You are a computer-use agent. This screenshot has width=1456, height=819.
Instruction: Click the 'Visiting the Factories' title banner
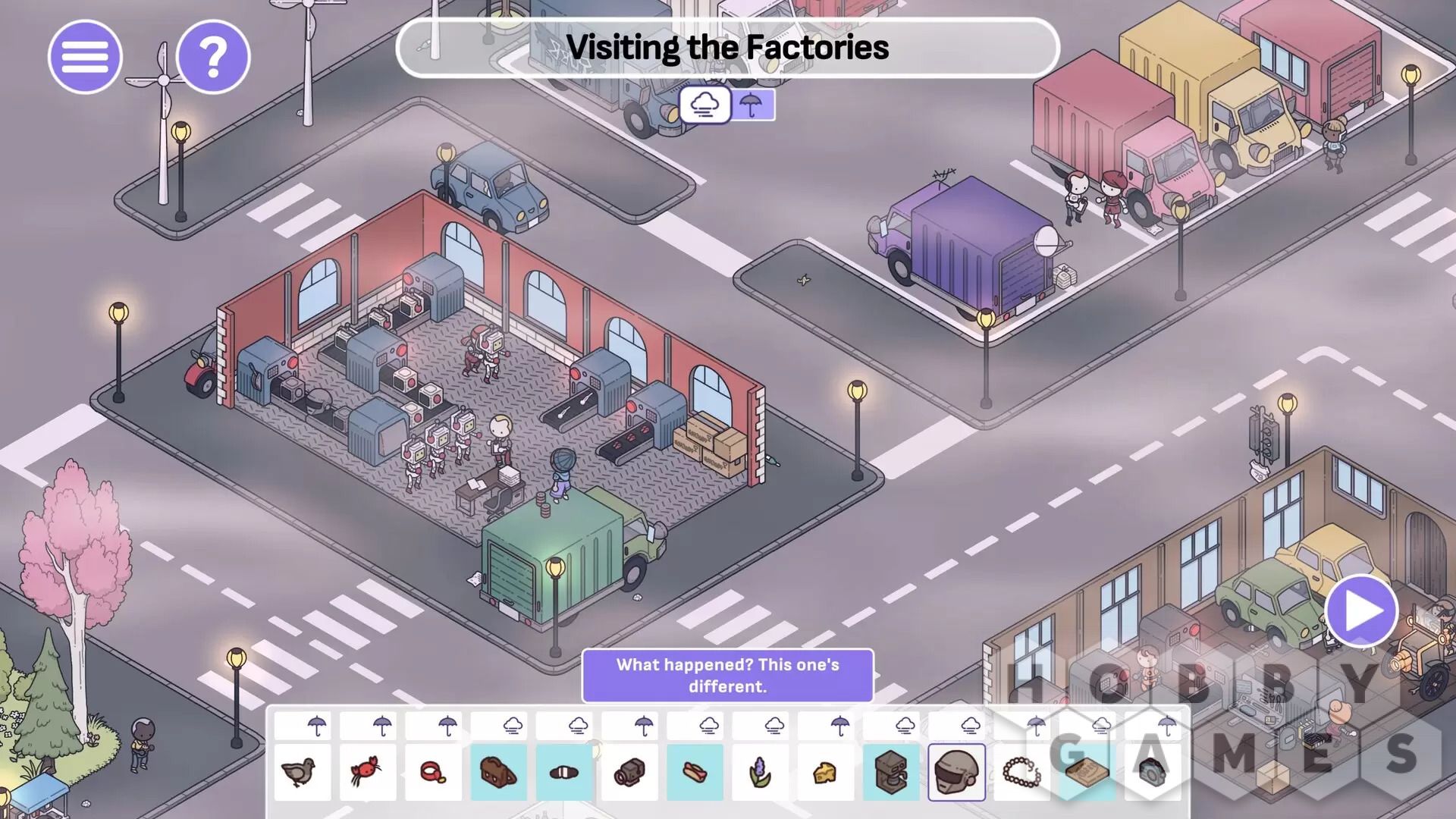click(x=727, y=48)
